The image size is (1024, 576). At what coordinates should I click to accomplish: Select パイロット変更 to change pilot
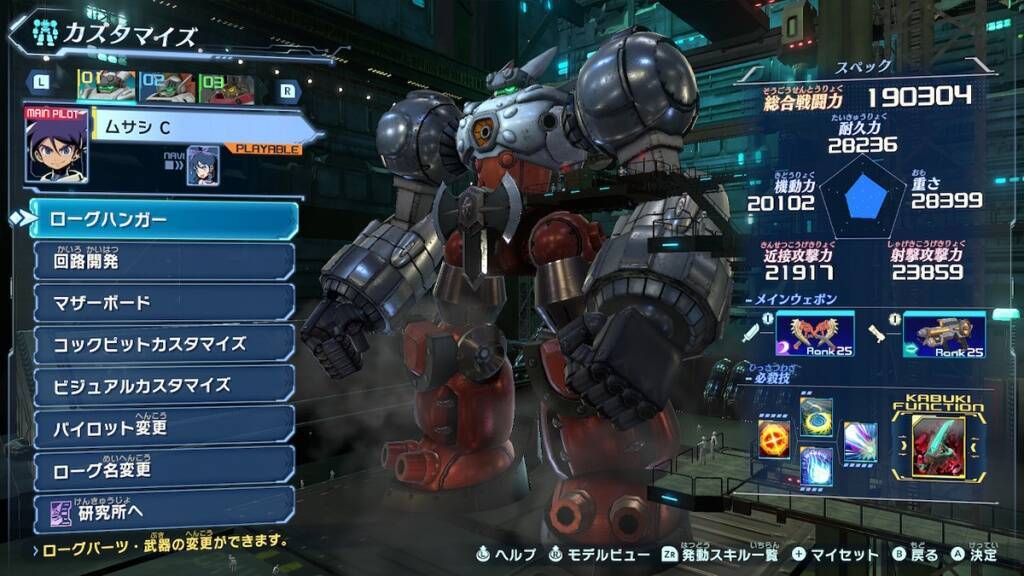[x=165, y=426]
